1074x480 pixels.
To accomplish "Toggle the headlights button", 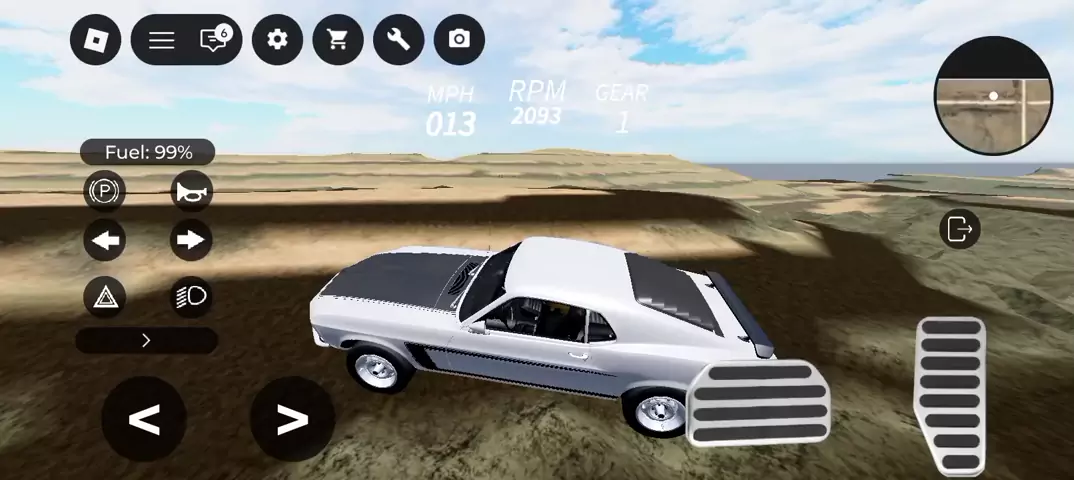I will coord(190,296).
